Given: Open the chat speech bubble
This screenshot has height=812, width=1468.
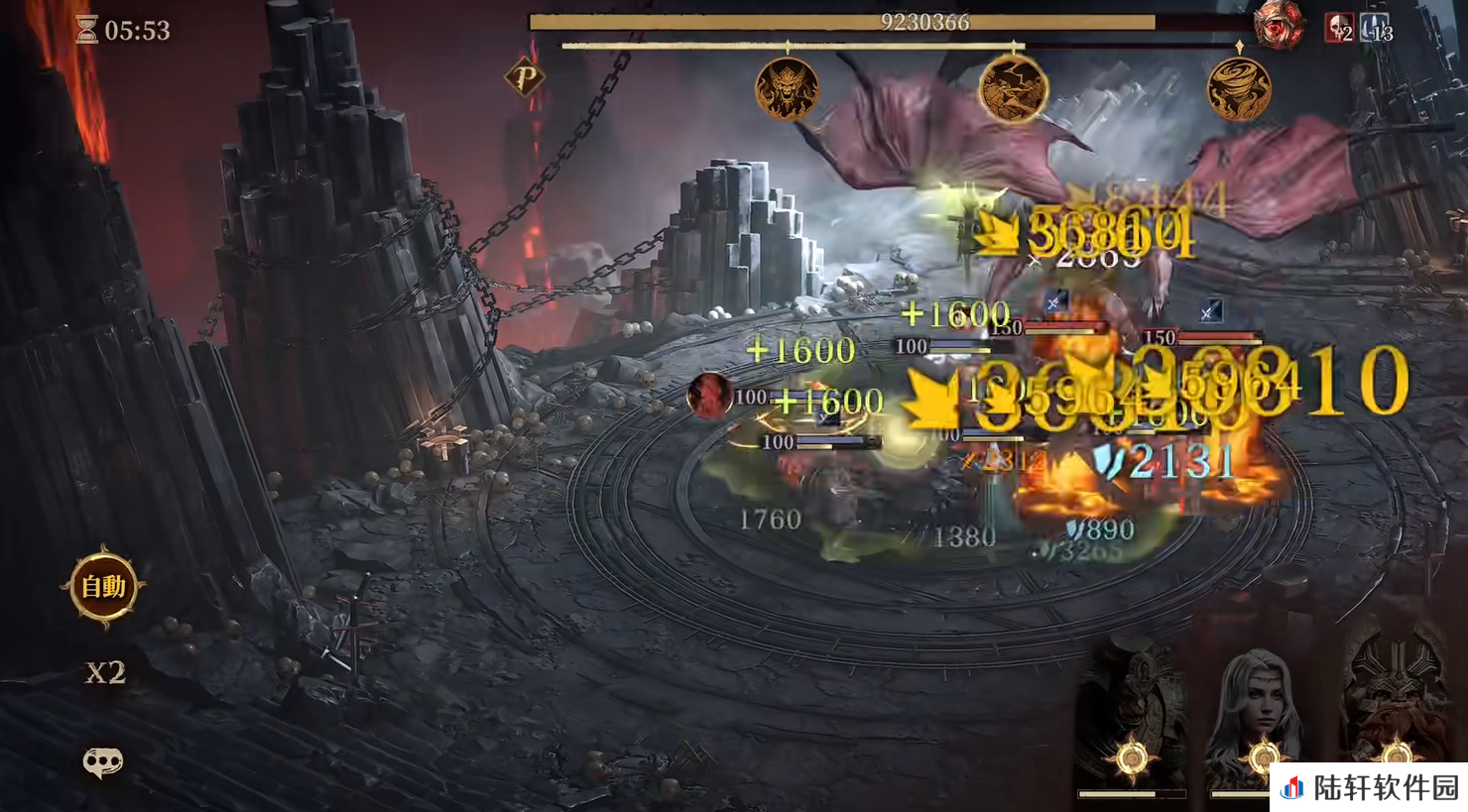Looking at the screenshot, I should click(102, 761).
